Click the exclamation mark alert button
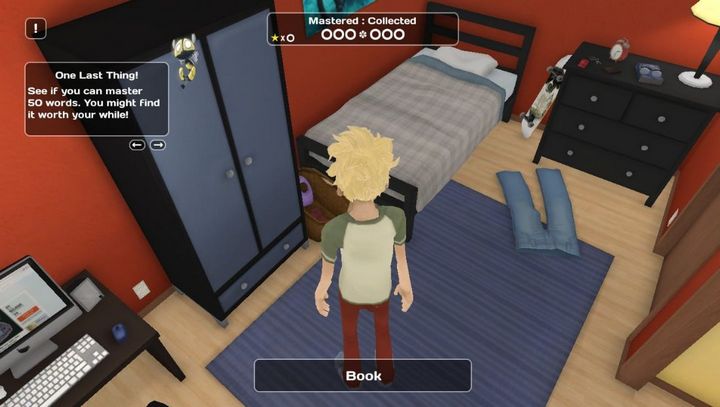 pyautogui.click(x=36, y=29)
